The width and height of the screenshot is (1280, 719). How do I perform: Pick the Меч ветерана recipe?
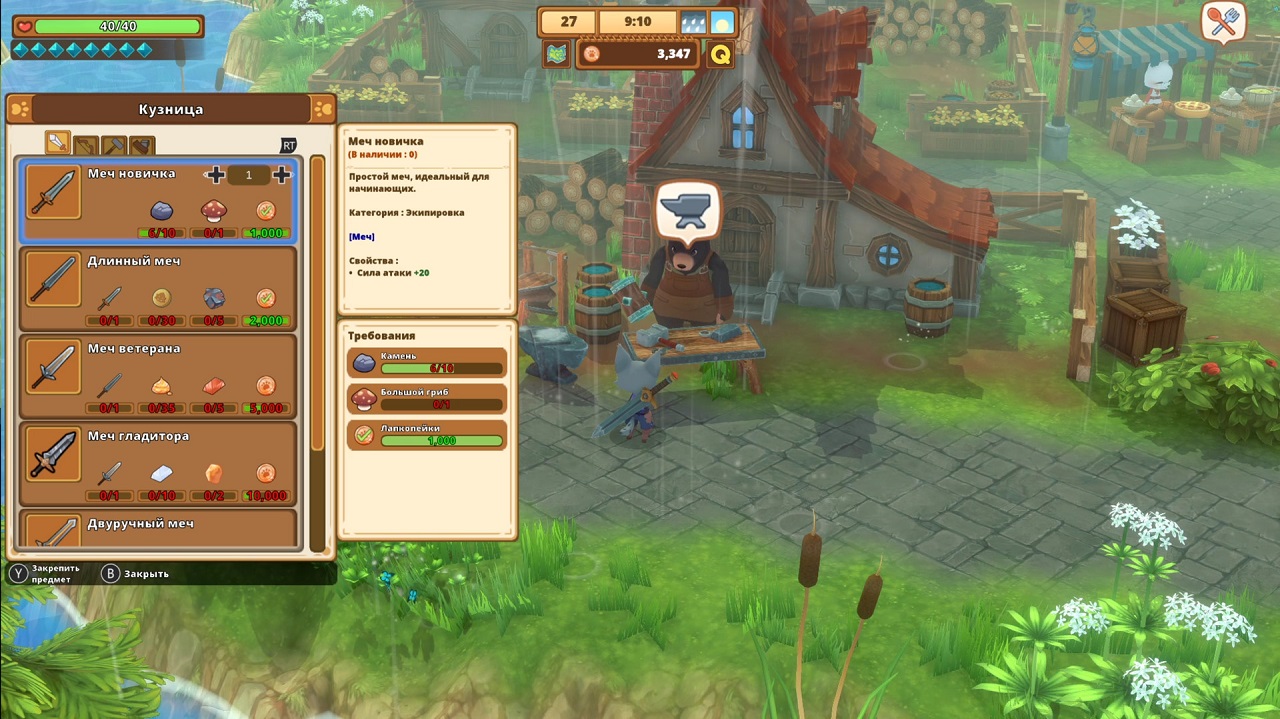[157, 375]
